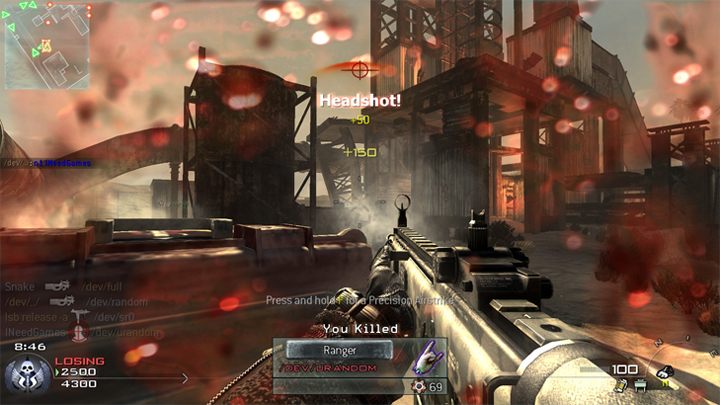Image resolution: width=720 pixels, height=405 pixels.
Task: Select the claymore equipment icon
Action: coord(638,385)
